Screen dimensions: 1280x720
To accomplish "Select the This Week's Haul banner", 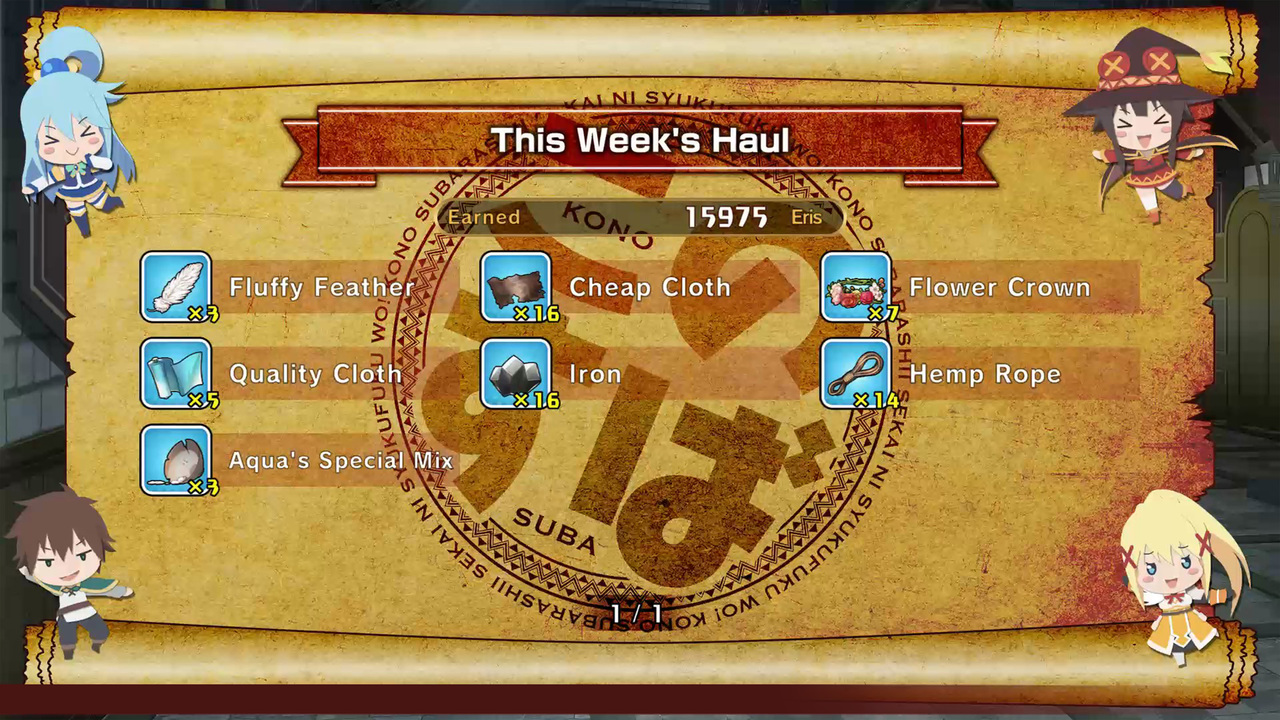I will tap(640, 140).
